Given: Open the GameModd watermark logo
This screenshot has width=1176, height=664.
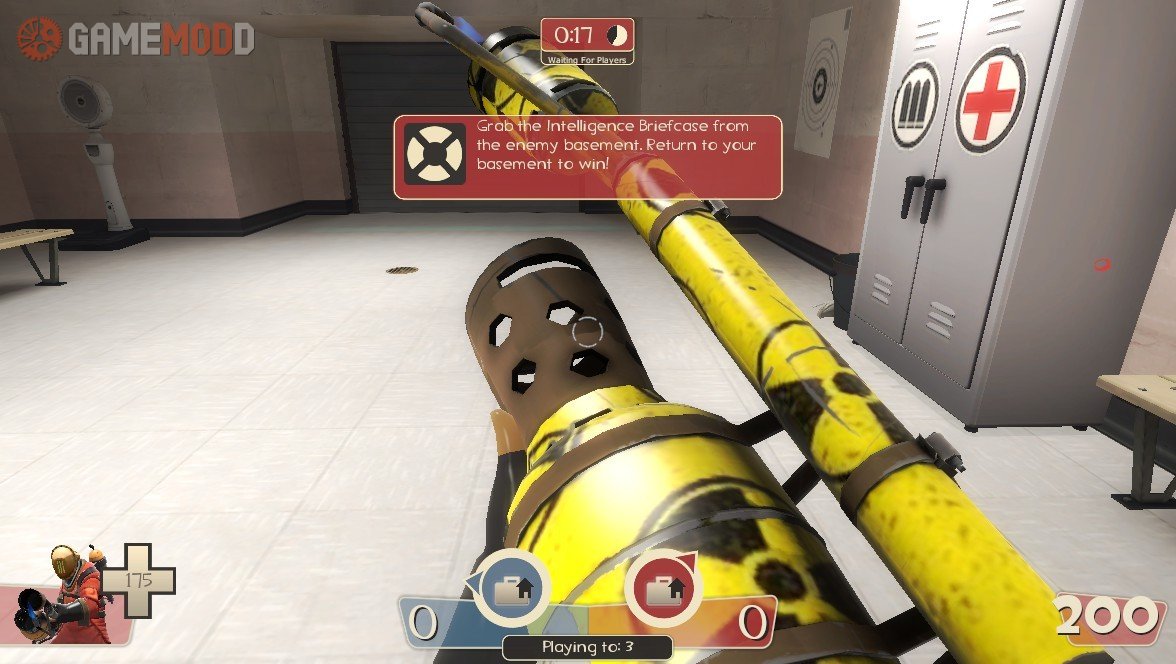Looking at the screenshot, I should click(x=135, y=38).
